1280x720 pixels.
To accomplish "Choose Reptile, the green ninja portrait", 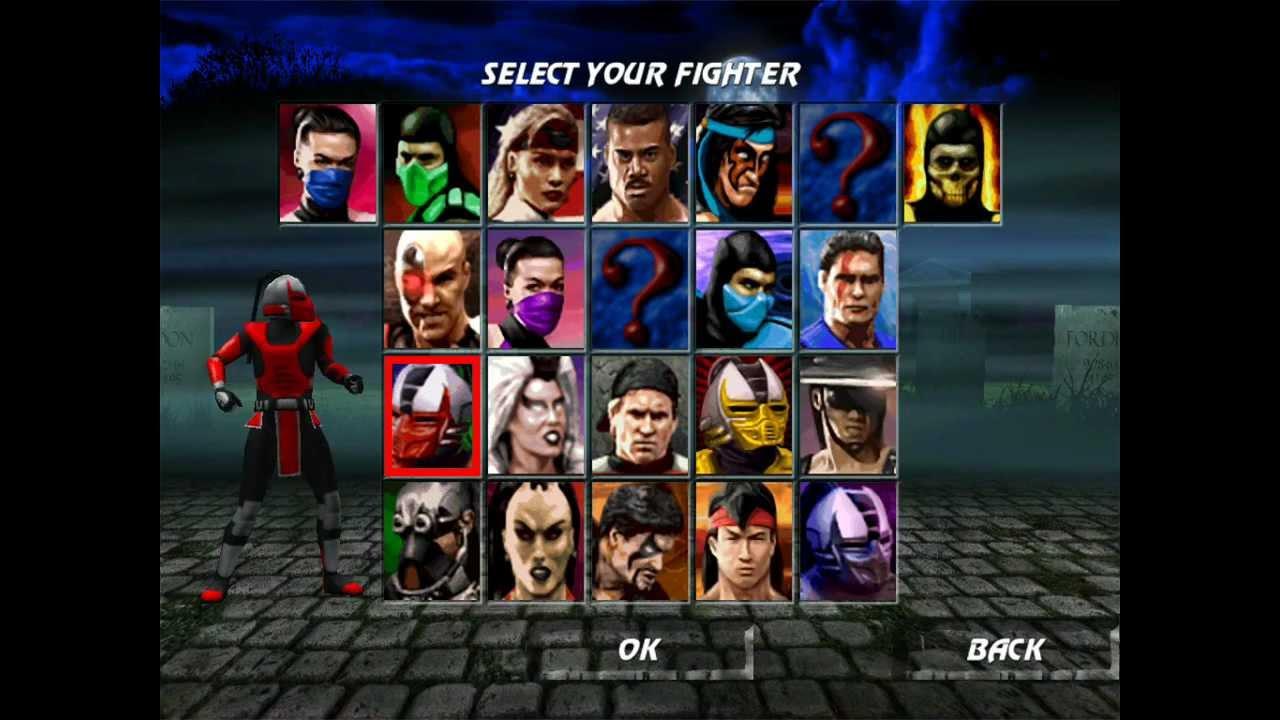I will [433, 163].
